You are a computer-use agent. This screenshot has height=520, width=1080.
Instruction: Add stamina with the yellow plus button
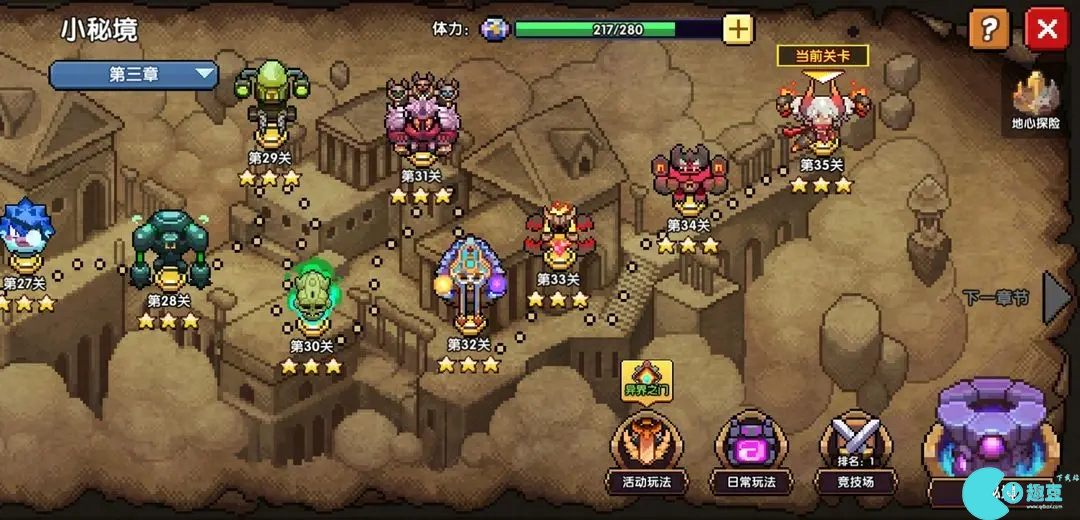[738, 29]
